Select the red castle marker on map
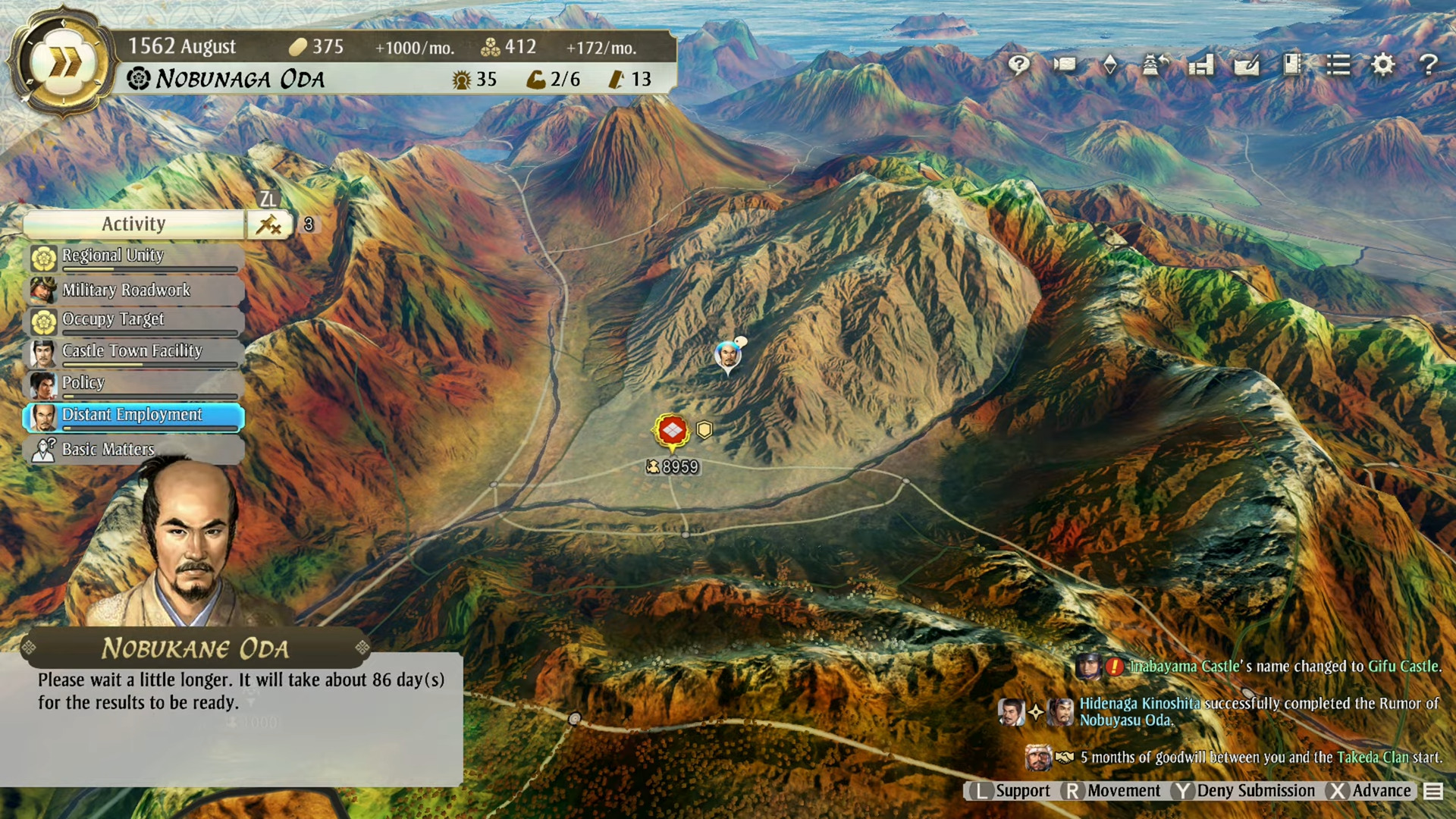The width and height of the screenshot is (1456, 819). point(672,431)
